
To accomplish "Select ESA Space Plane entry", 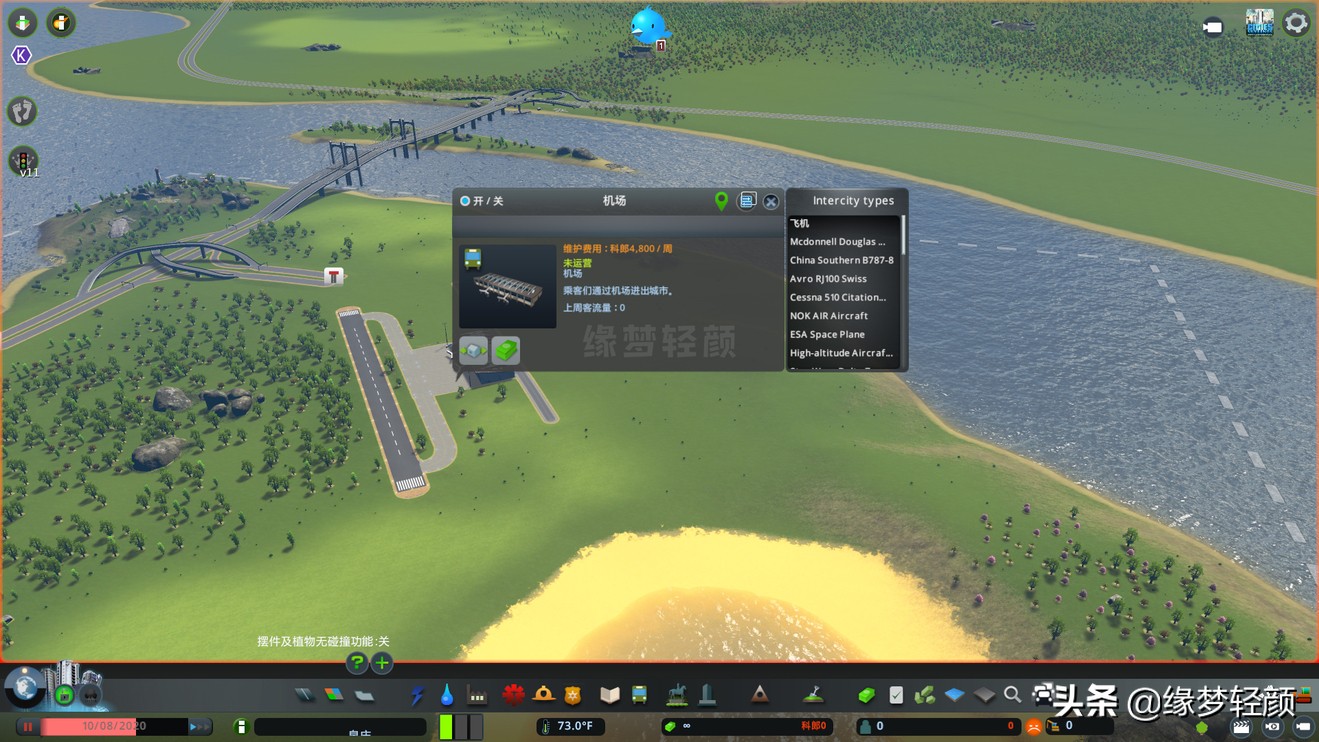I will pos(827,335).
